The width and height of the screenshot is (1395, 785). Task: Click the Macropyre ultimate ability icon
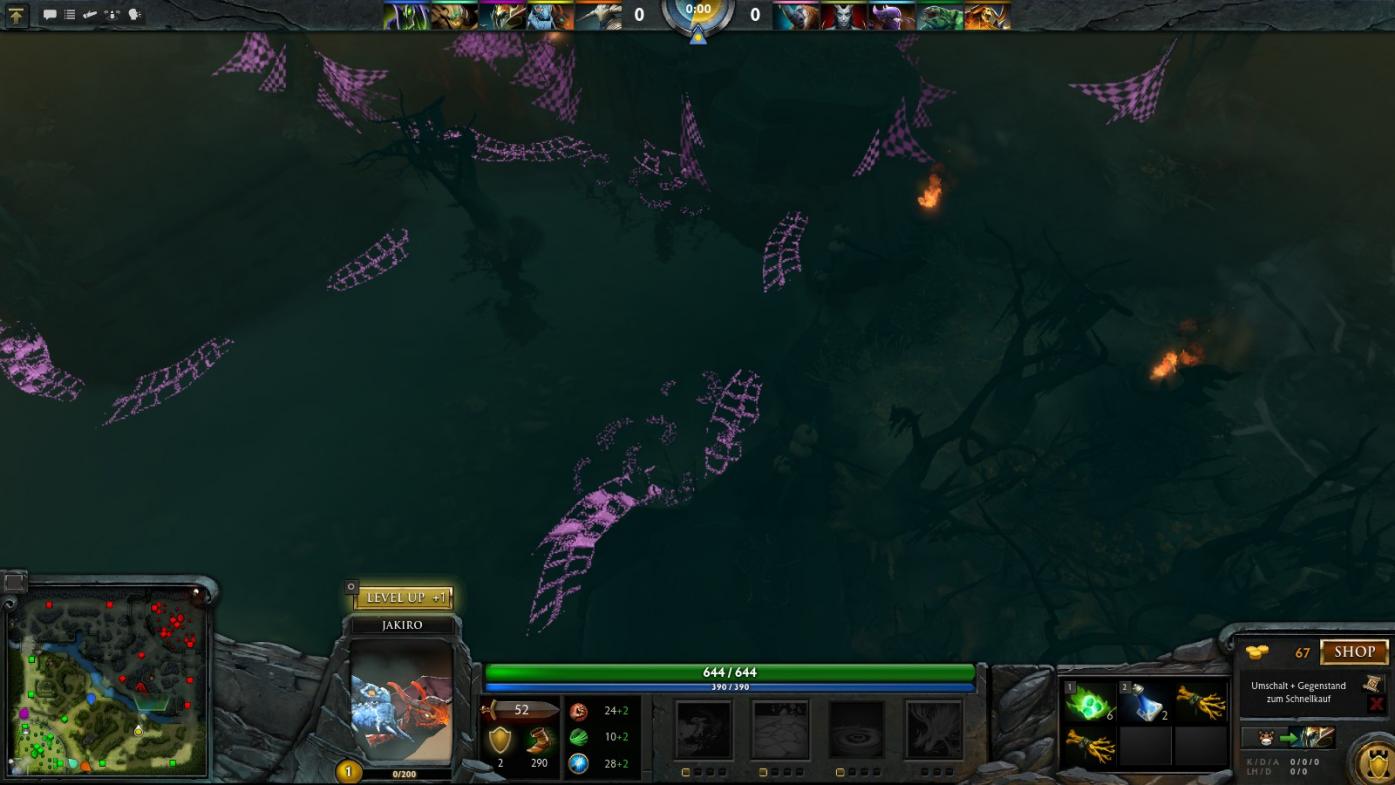933,730
